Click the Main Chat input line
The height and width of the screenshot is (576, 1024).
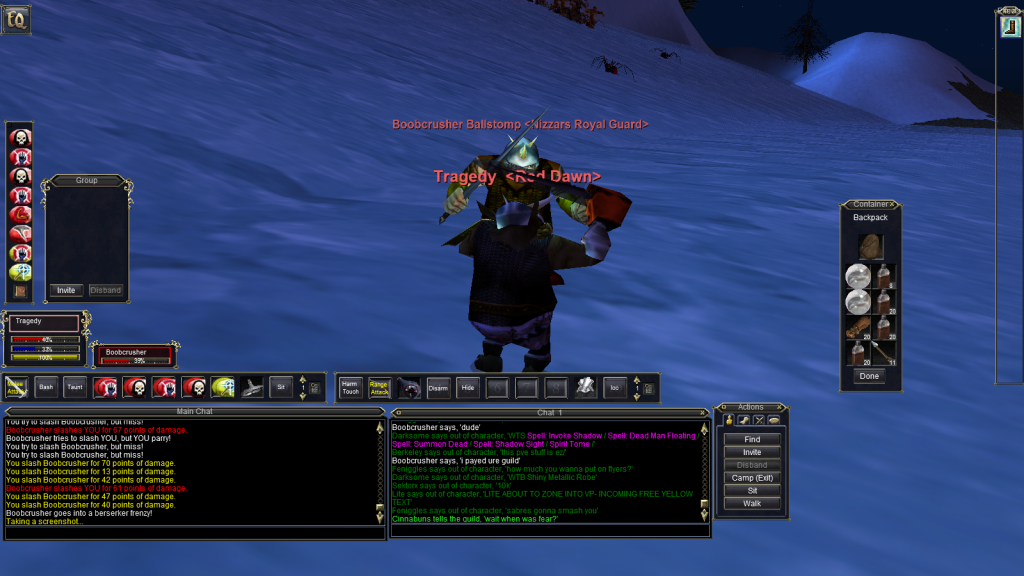click(195, 533)
